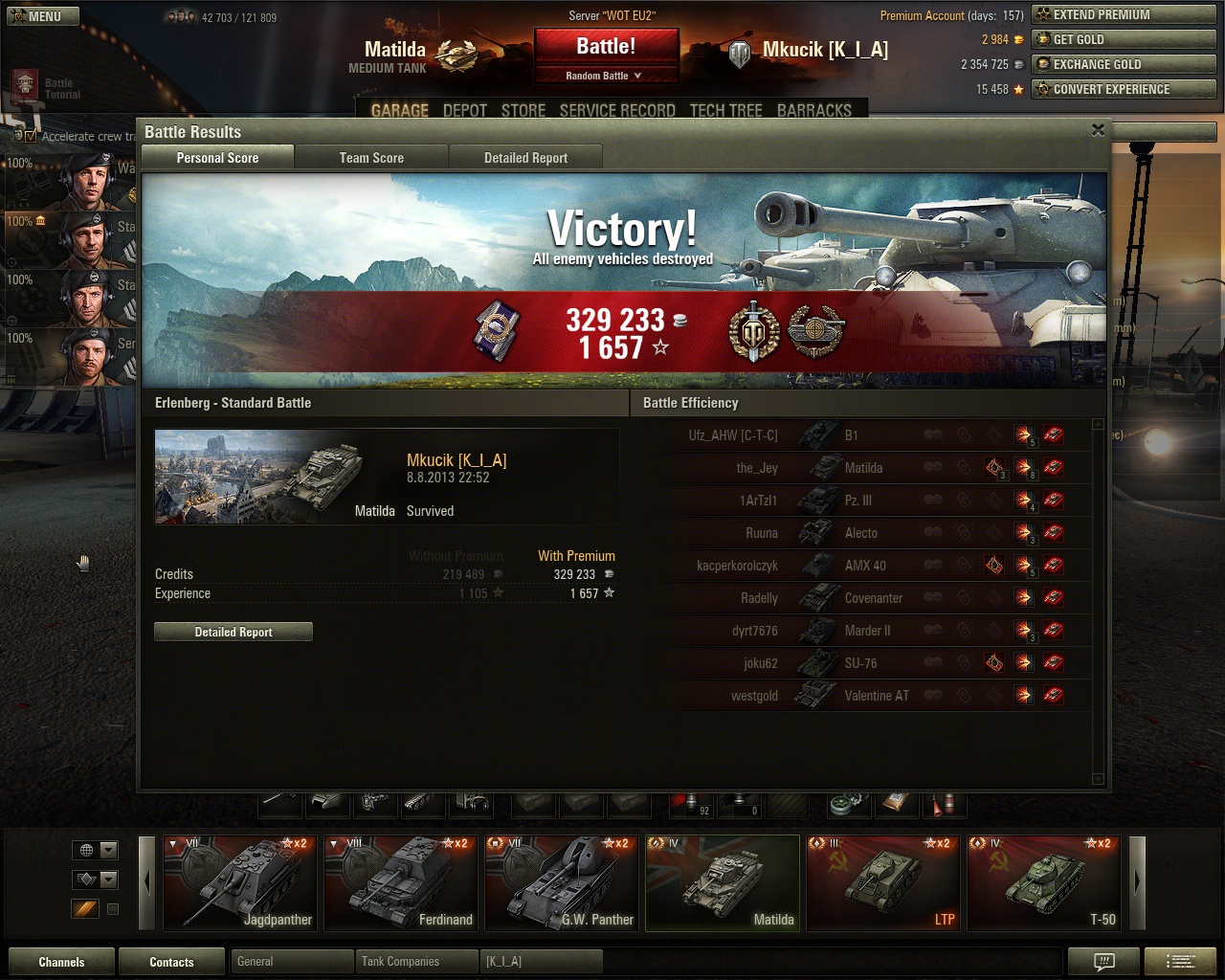Open the Store section
The width and height of the screenshot is (1225, 980).
[523, 111]
